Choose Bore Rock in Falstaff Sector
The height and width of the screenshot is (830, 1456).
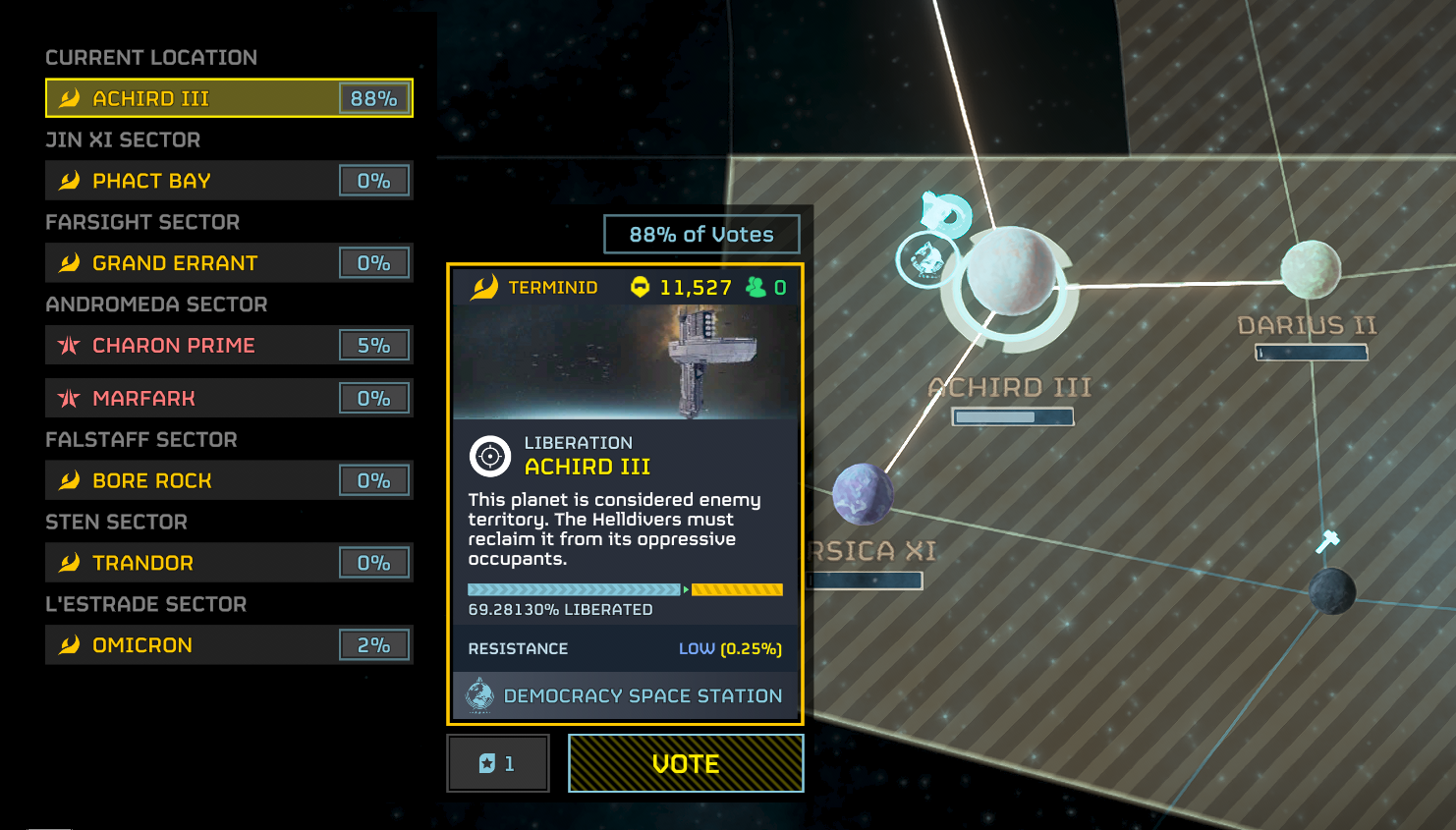[x=228, y=481]
